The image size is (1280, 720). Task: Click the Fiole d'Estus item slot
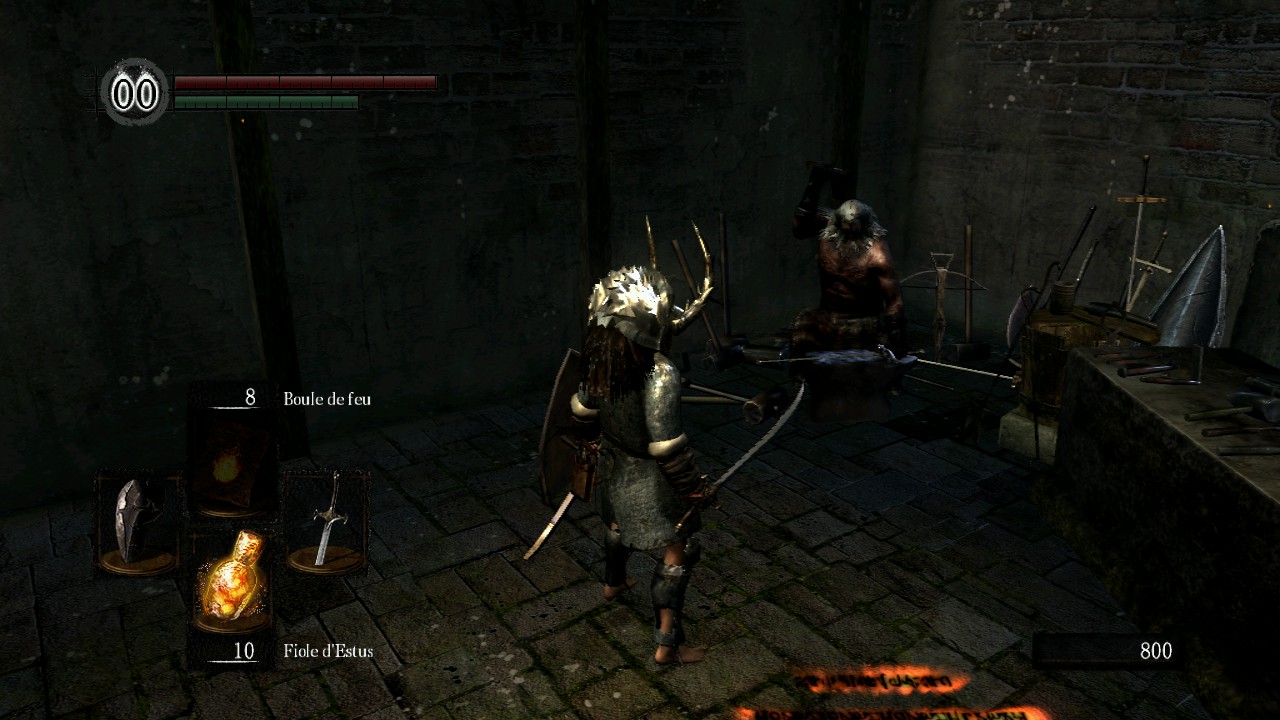click(231, 582)
